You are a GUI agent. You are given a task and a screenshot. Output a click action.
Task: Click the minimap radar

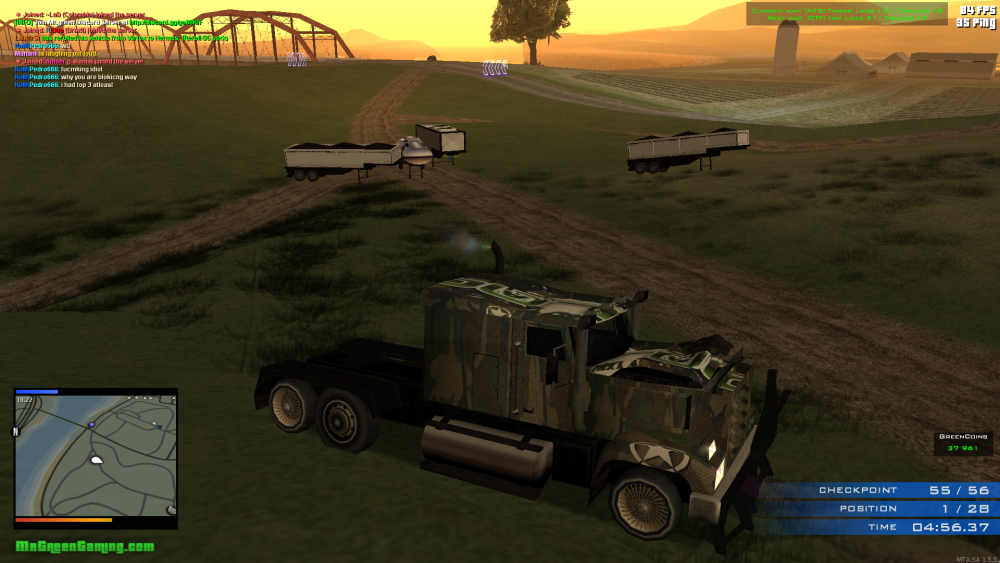coord(96,455)
